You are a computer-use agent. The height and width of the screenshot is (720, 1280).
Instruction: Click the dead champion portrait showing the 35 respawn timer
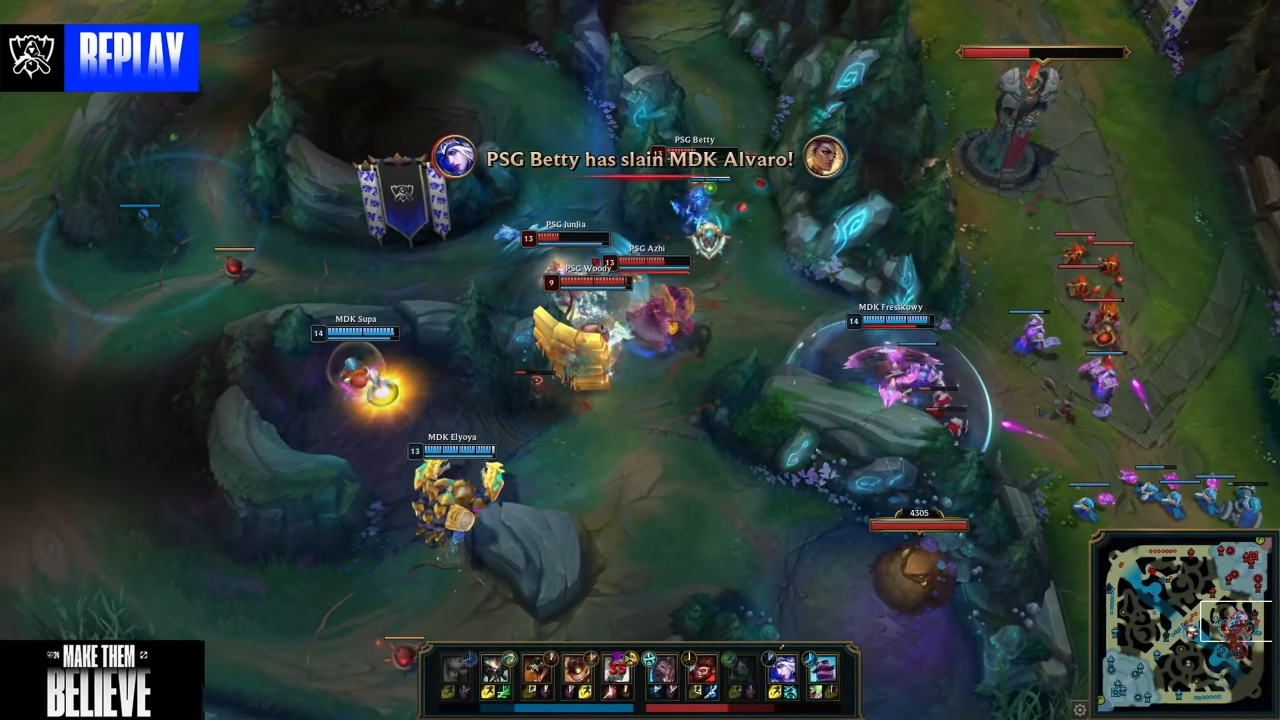point(617,670)
